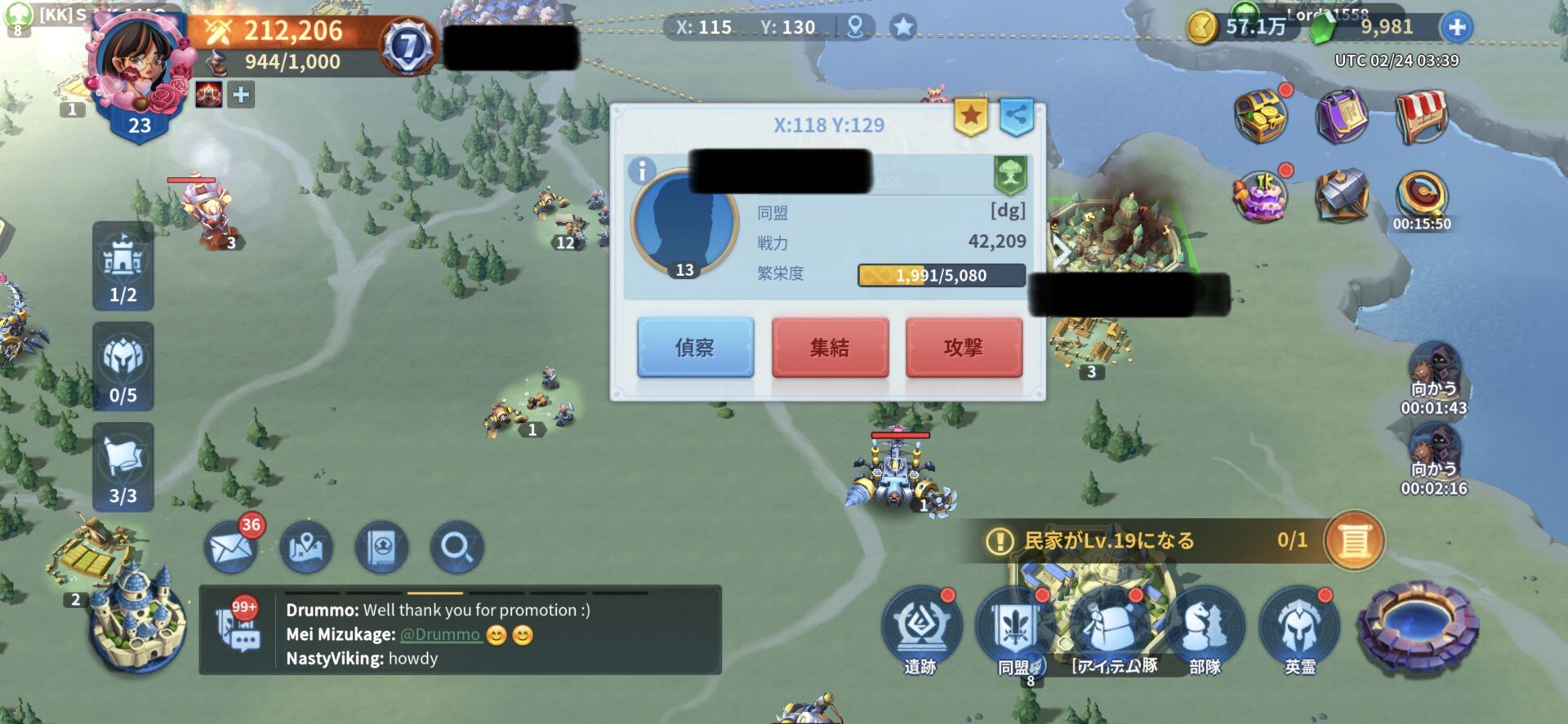Add gems with the blue plus button
Viewport: 1568px width, 724px height.
(x=1457, y=27)
